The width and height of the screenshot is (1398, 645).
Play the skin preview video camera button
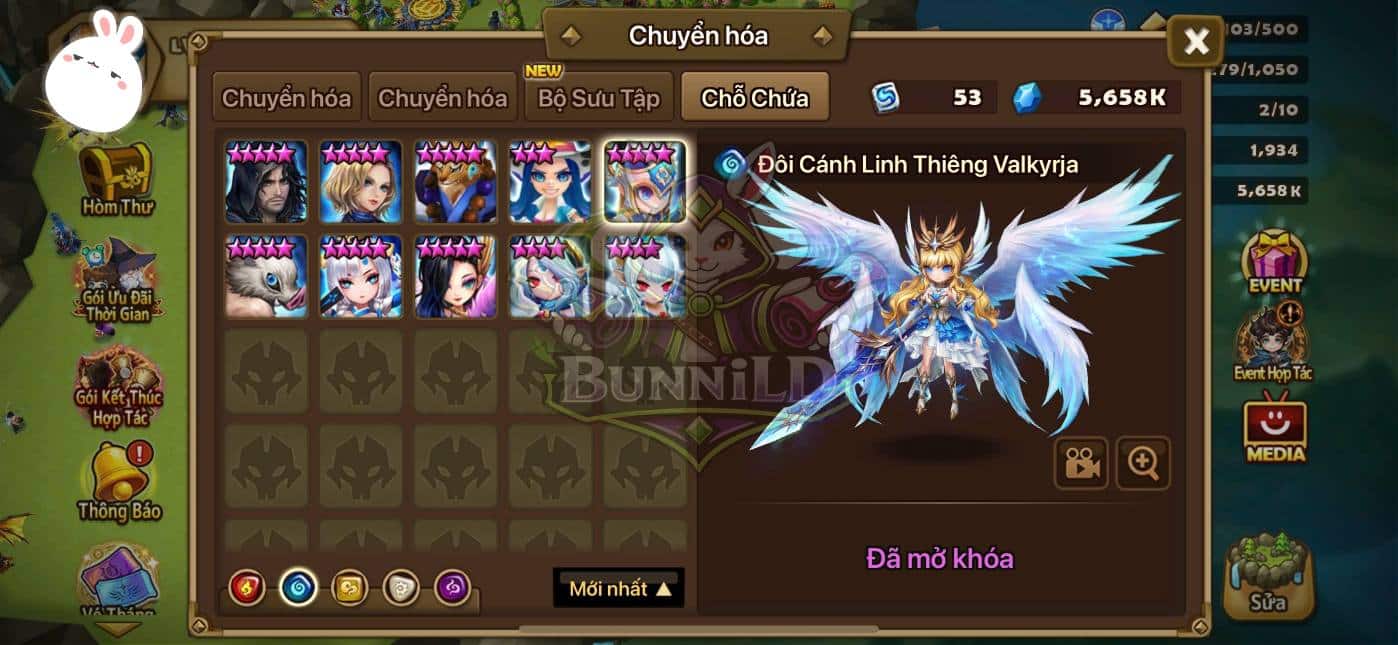tap(1081, 463)
